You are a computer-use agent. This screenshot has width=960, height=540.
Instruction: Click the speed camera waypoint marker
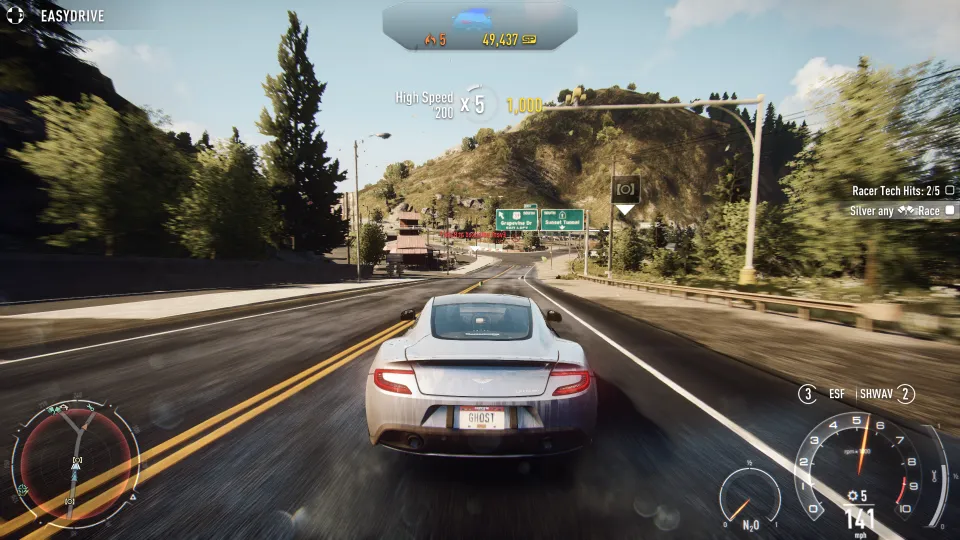pyautogui.click(x=626, y=189)
